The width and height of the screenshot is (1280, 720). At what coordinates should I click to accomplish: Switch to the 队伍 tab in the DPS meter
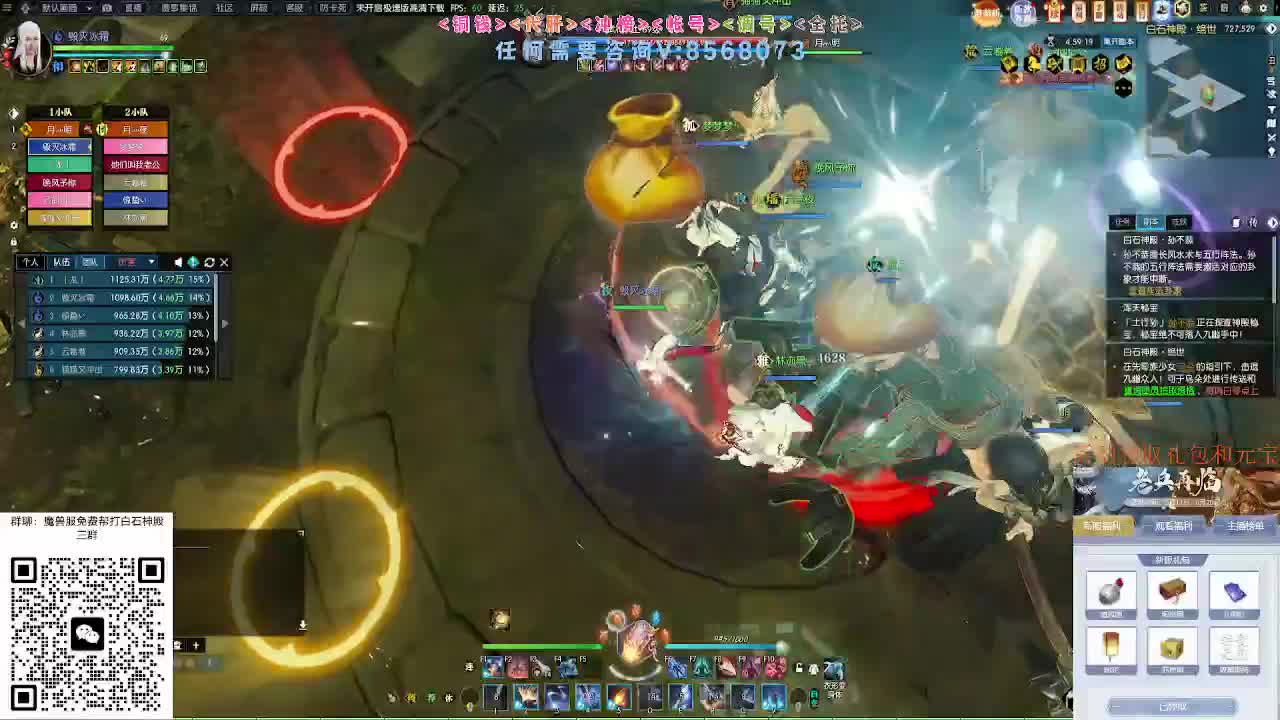(x=63, y=261)
